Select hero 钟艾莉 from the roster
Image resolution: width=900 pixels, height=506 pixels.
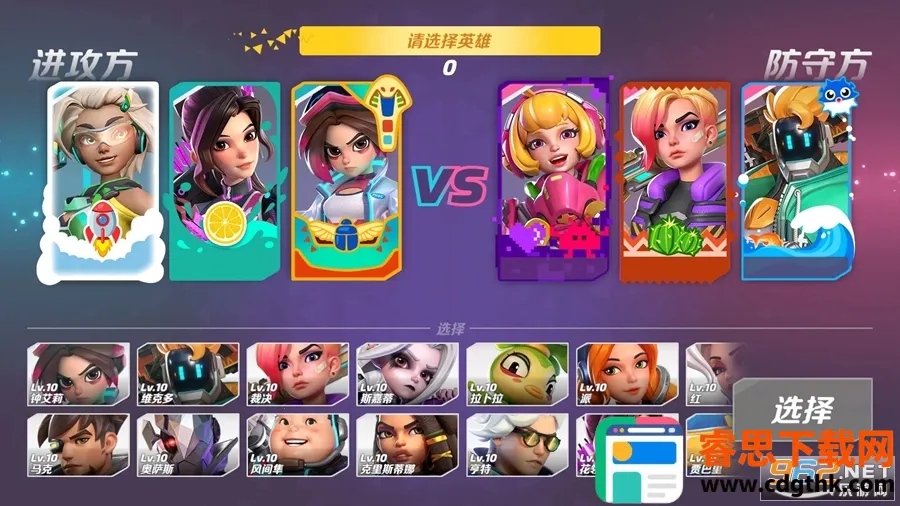pyautogui.click(x=78, y=373)
